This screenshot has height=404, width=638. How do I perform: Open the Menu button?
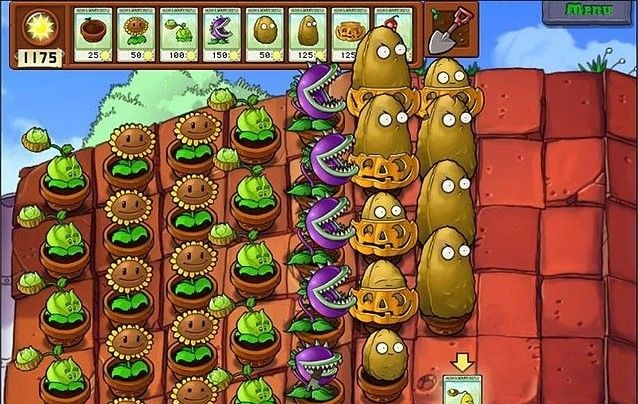point(589,10)
